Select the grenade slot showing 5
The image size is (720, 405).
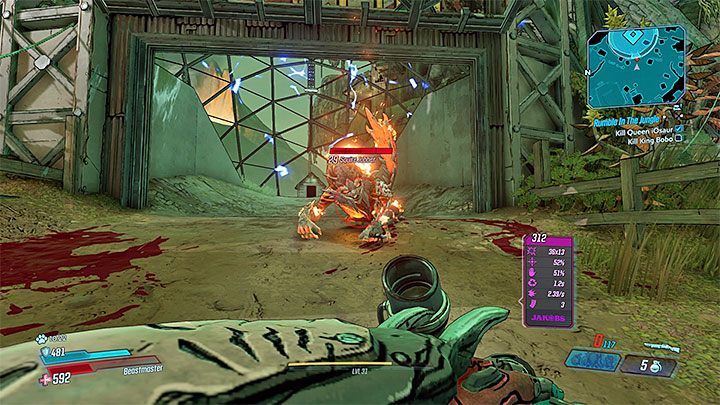[649, 366]
